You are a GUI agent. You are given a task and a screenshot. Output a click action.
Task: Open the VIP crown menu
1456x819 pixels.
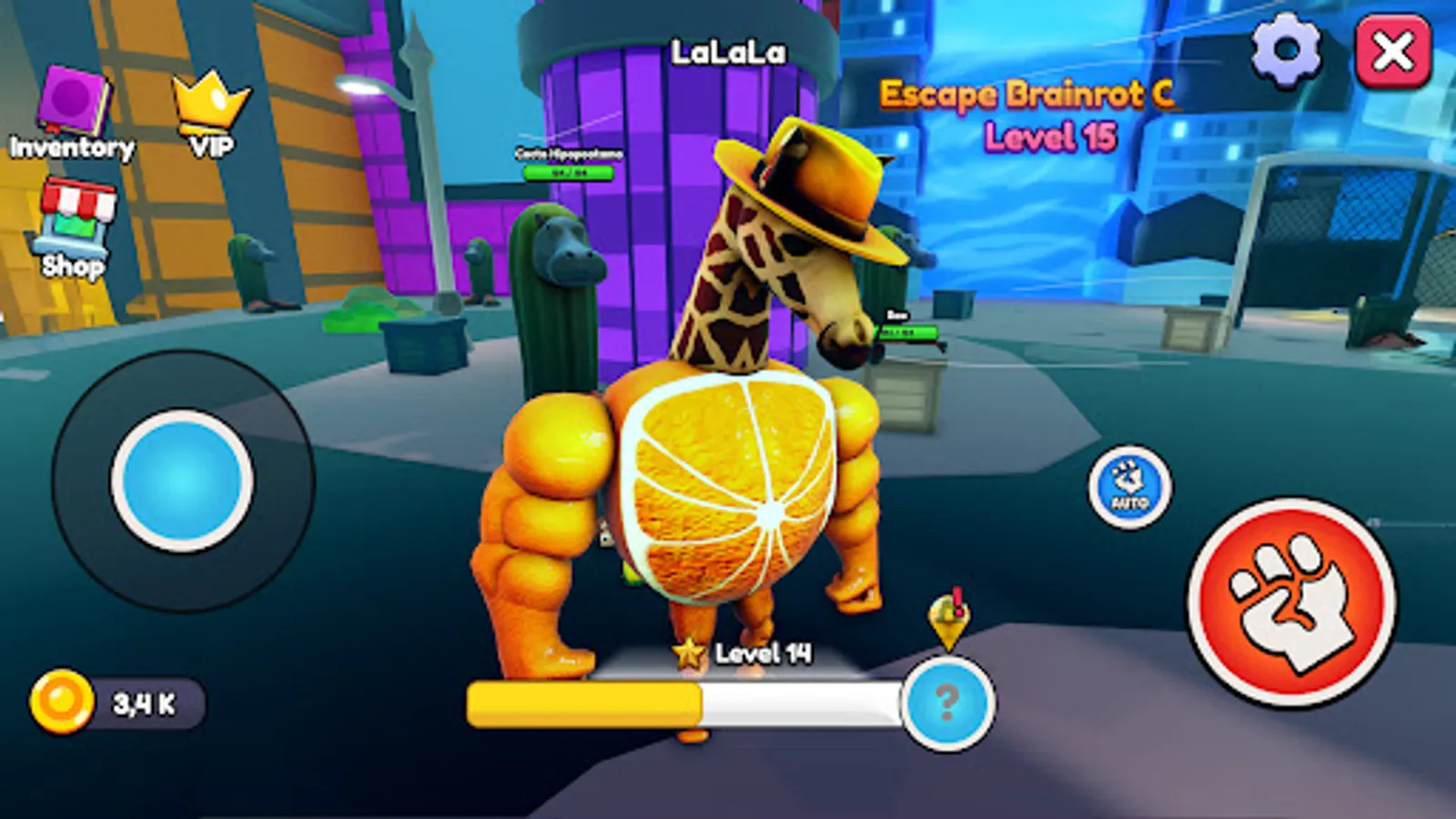209,98
